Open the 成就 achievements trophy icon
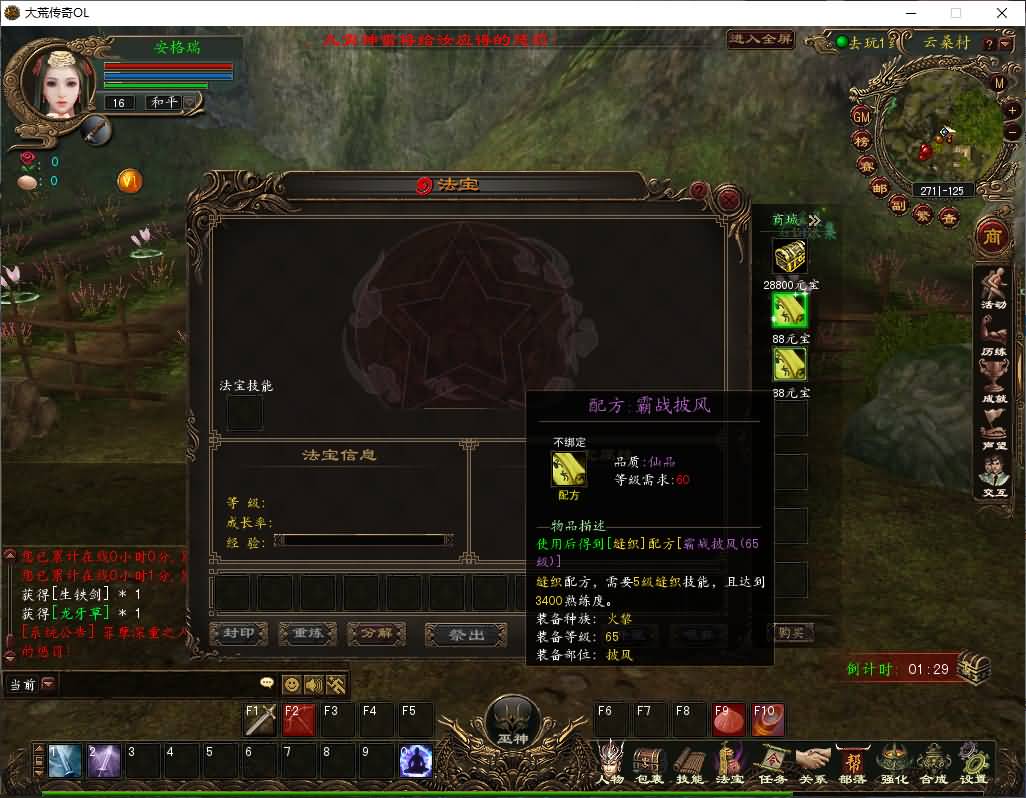Image resolution: width=1026 pixels, height=798 pixels. click(x=993, y=380)
